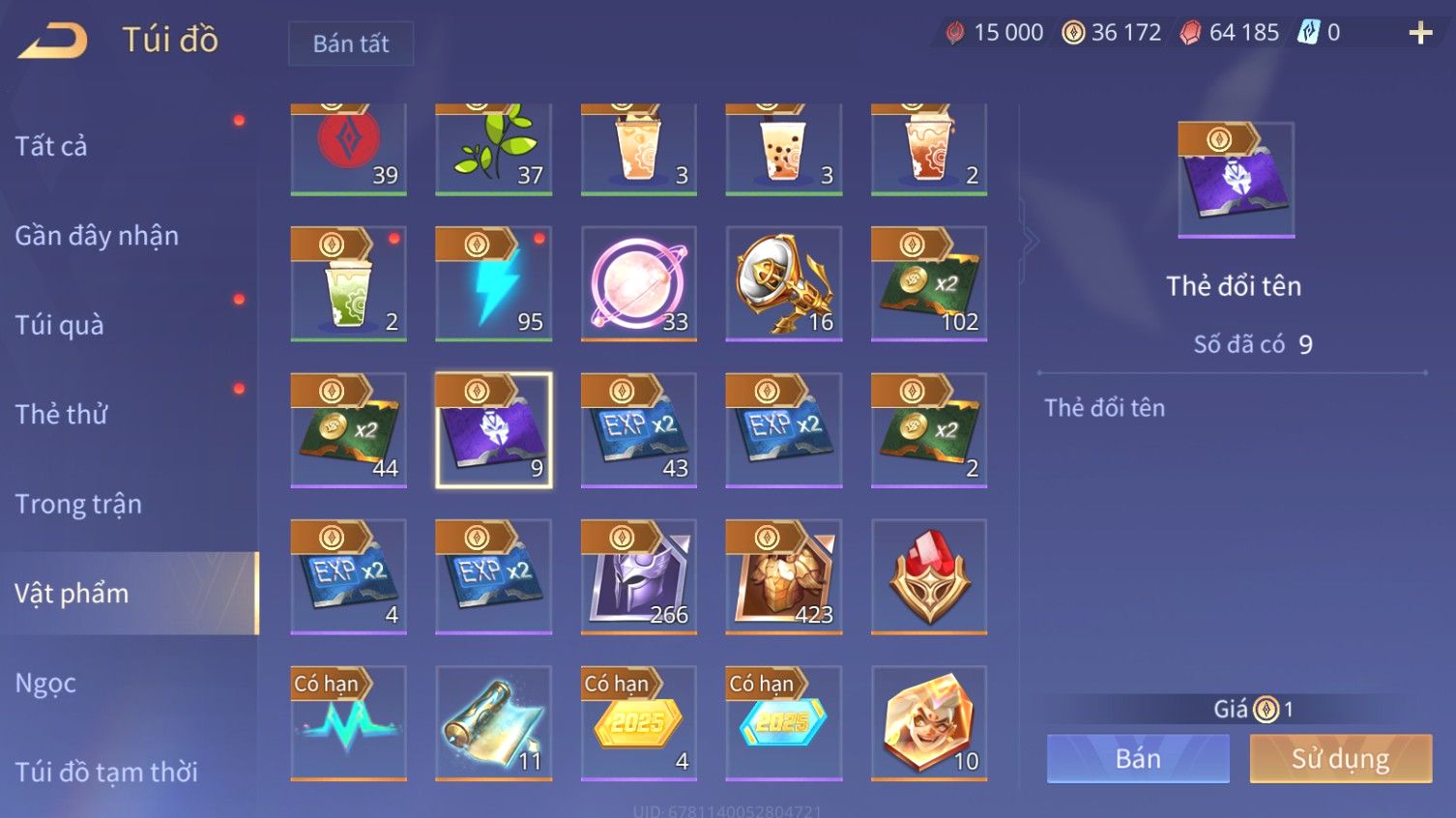Use the item with Sử dụng
Screen dimensions: 1456x818
pos(1340,759)
